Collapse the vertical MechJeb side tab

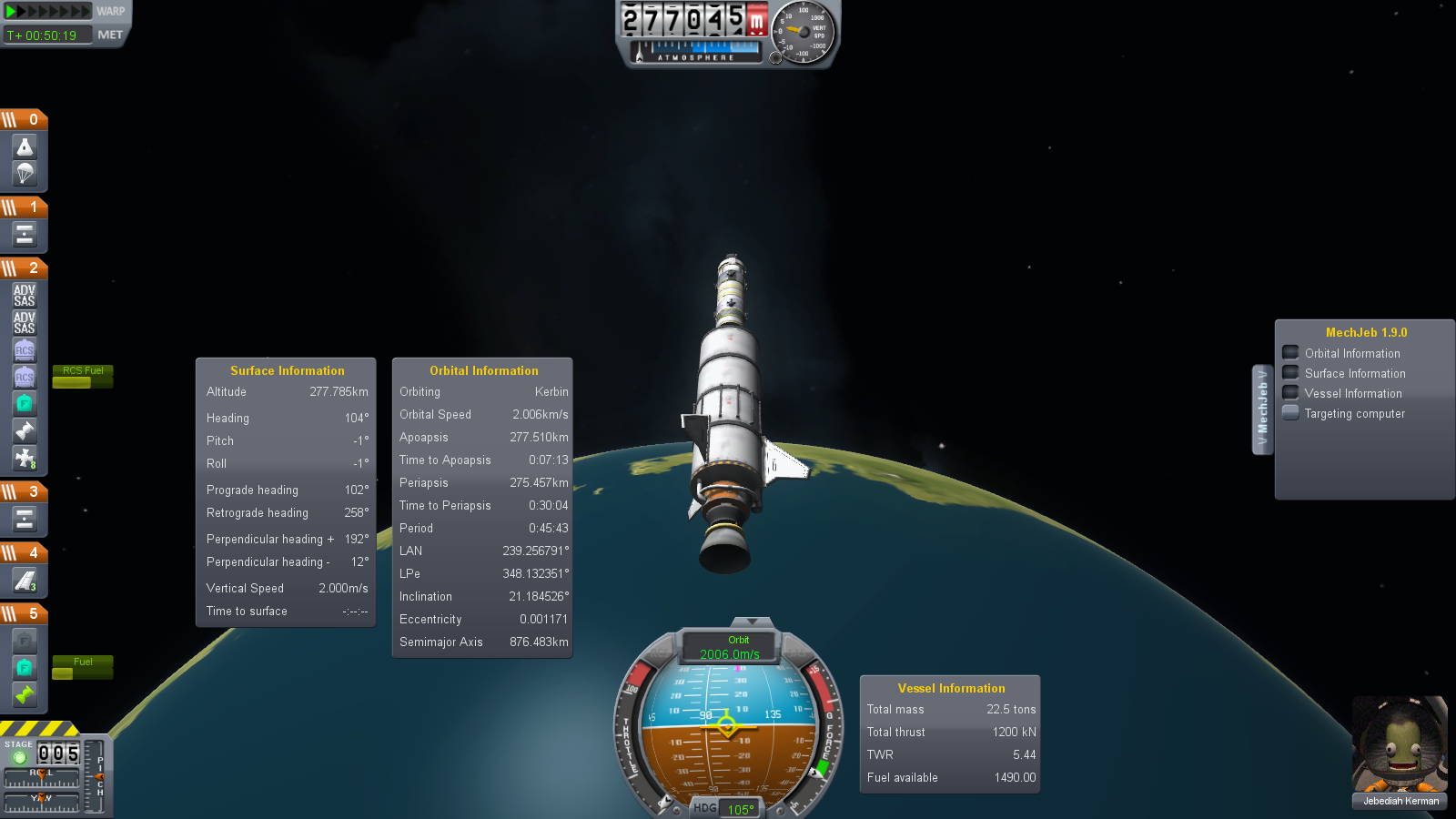coord(1263,408)
